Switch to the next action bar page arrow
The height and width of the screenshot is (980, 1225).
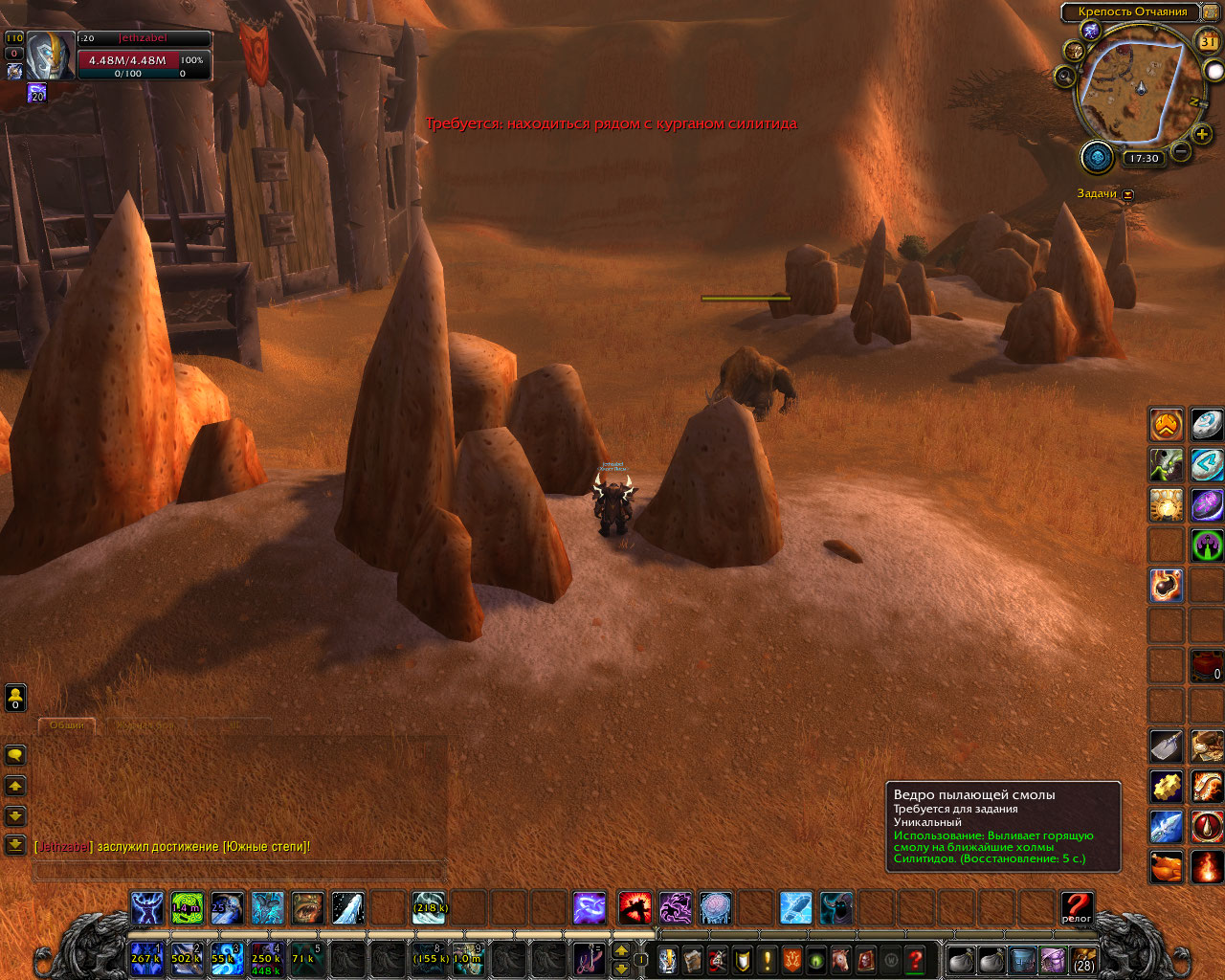click(621, 950)
